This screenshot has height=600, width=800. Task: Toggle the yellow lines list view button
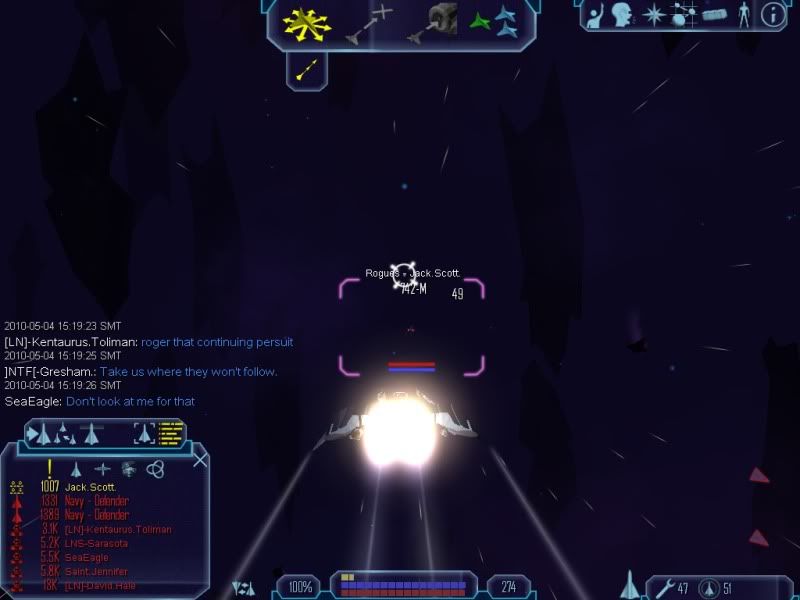click(172, 433)
